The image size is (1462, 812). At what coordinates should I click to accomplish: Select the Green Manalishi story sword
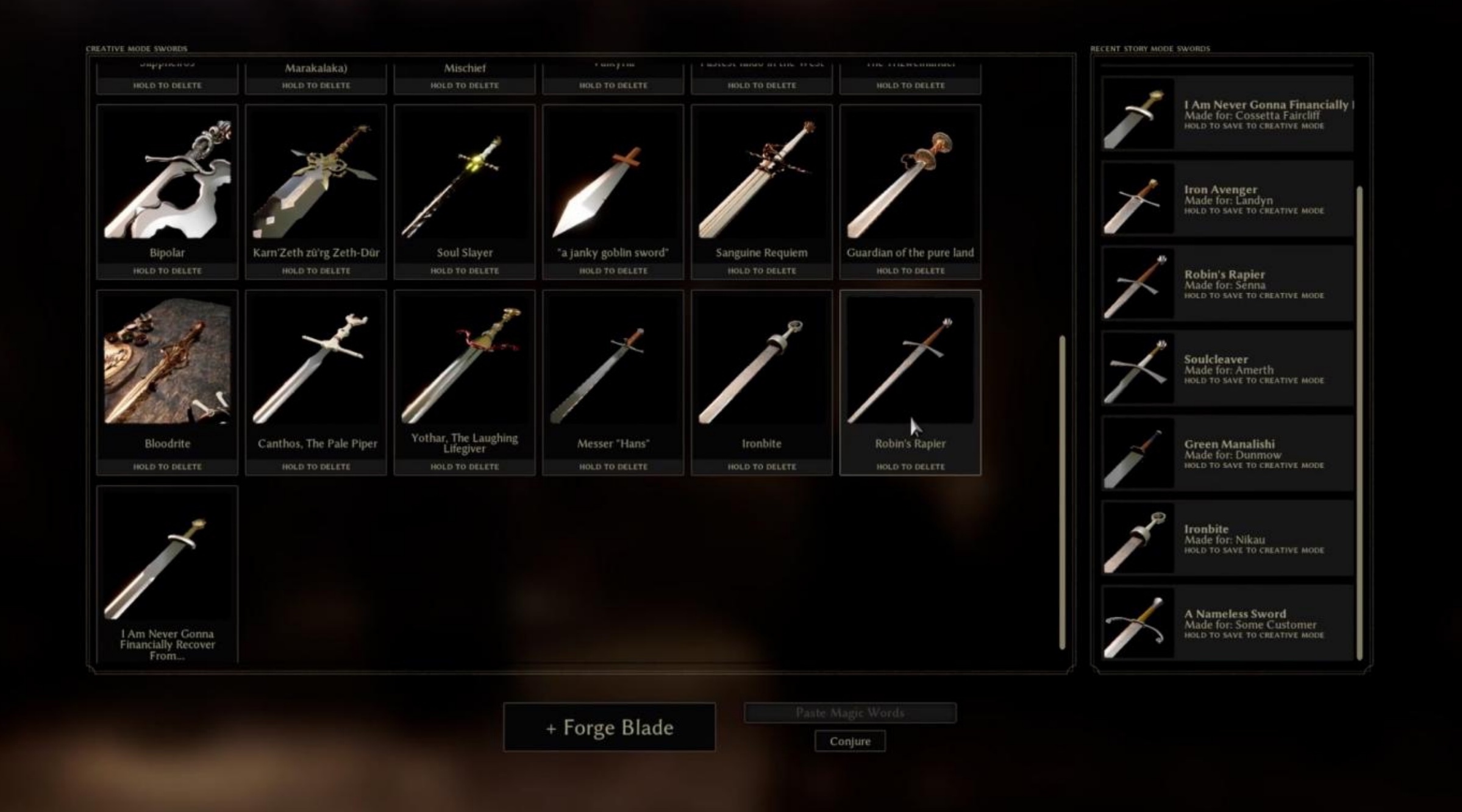click(1228, 454)
